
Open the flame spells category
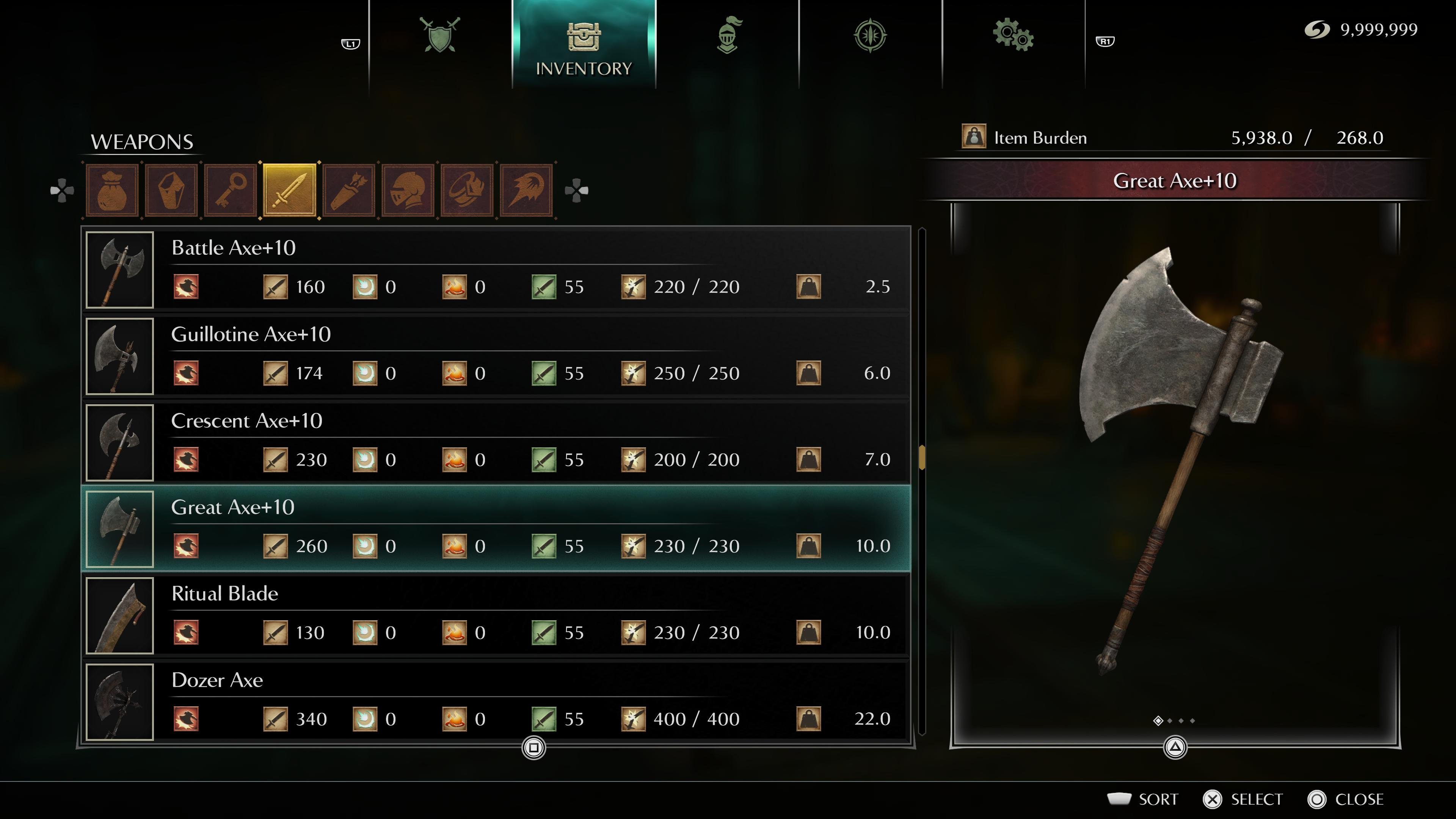526,190
